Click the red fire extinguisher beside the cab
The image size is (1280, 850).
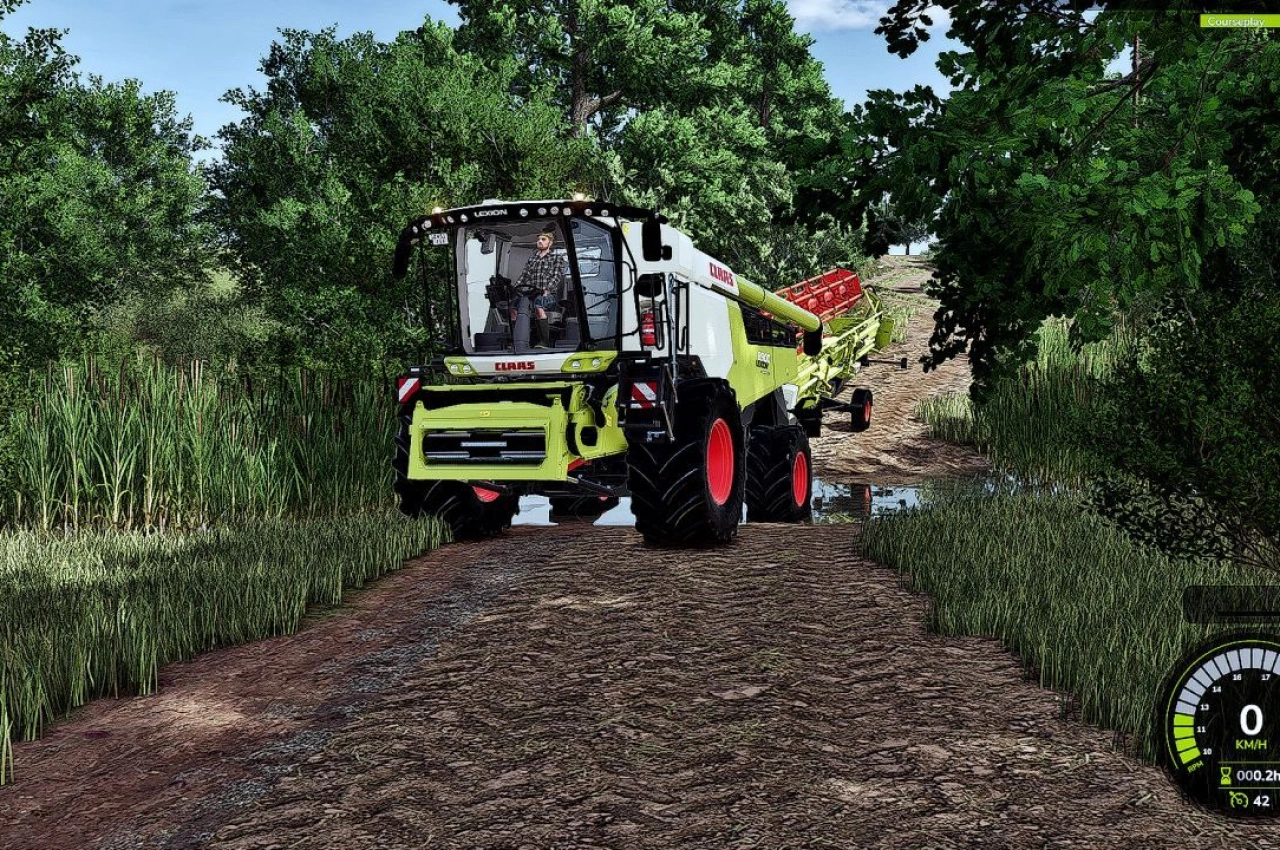648,327
